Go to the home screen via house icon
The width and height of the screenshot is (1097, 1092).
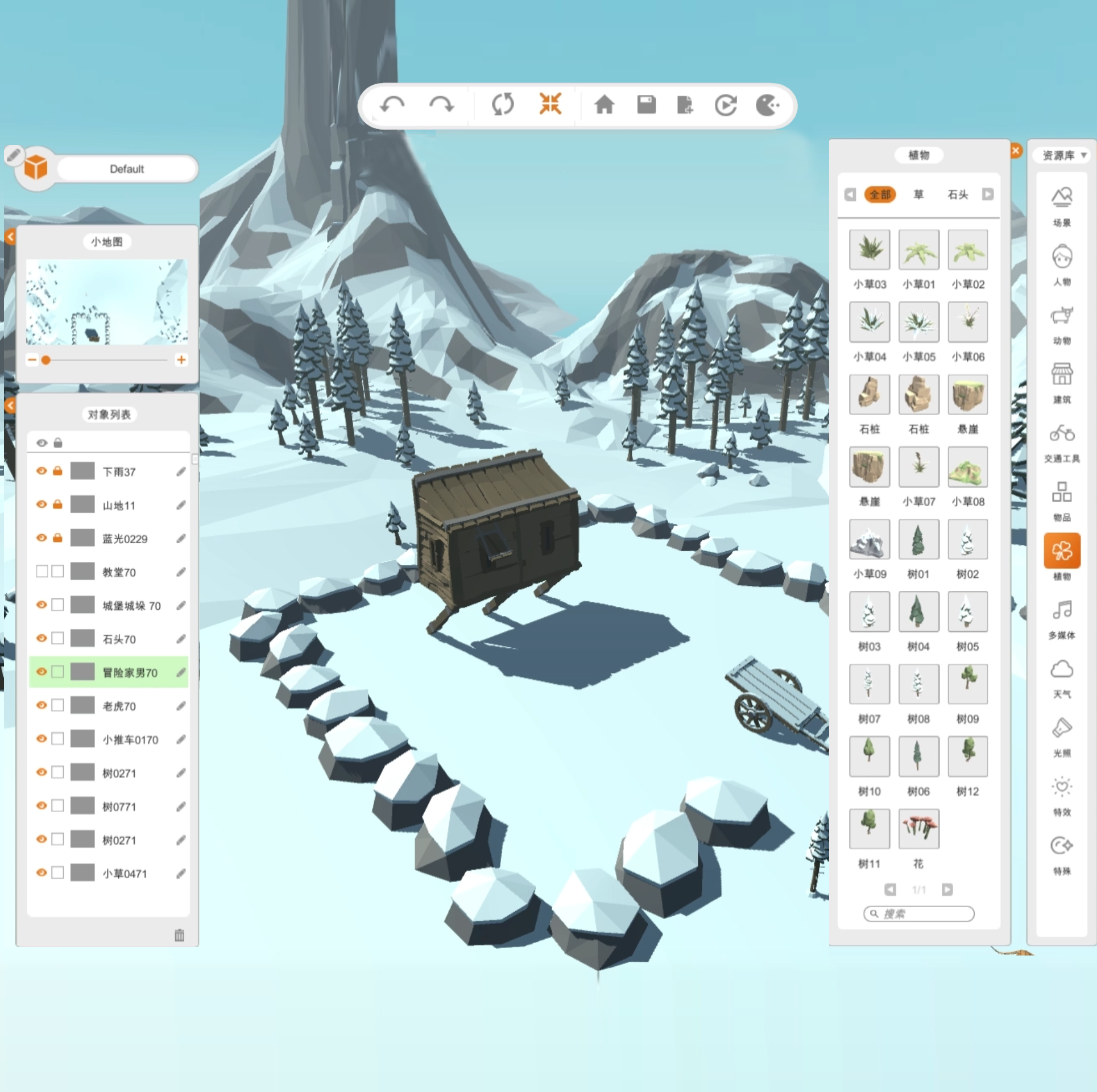(604, 105)
